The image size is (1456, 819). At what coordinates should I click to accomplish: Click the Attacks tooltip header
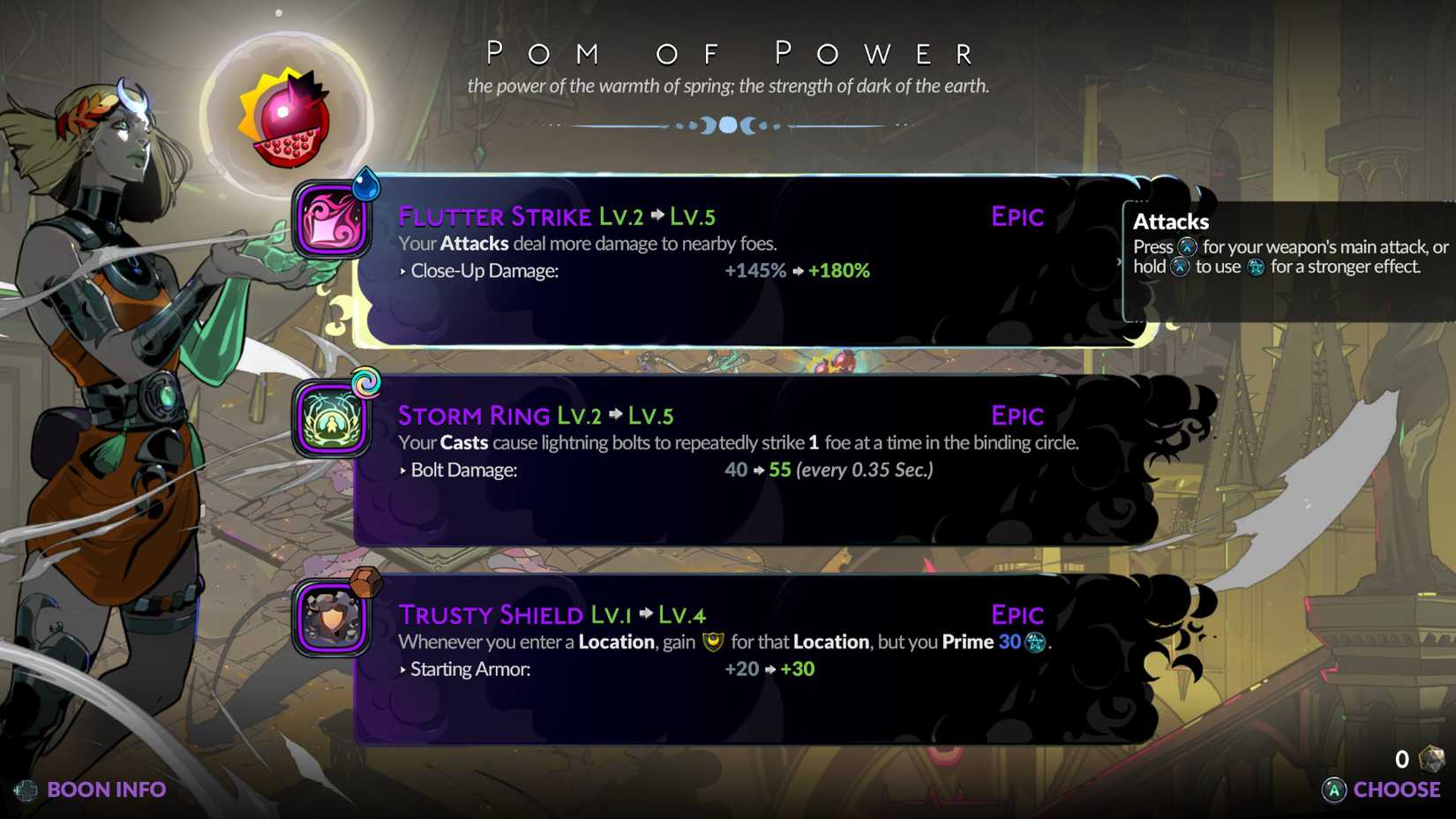point(1170,222)
